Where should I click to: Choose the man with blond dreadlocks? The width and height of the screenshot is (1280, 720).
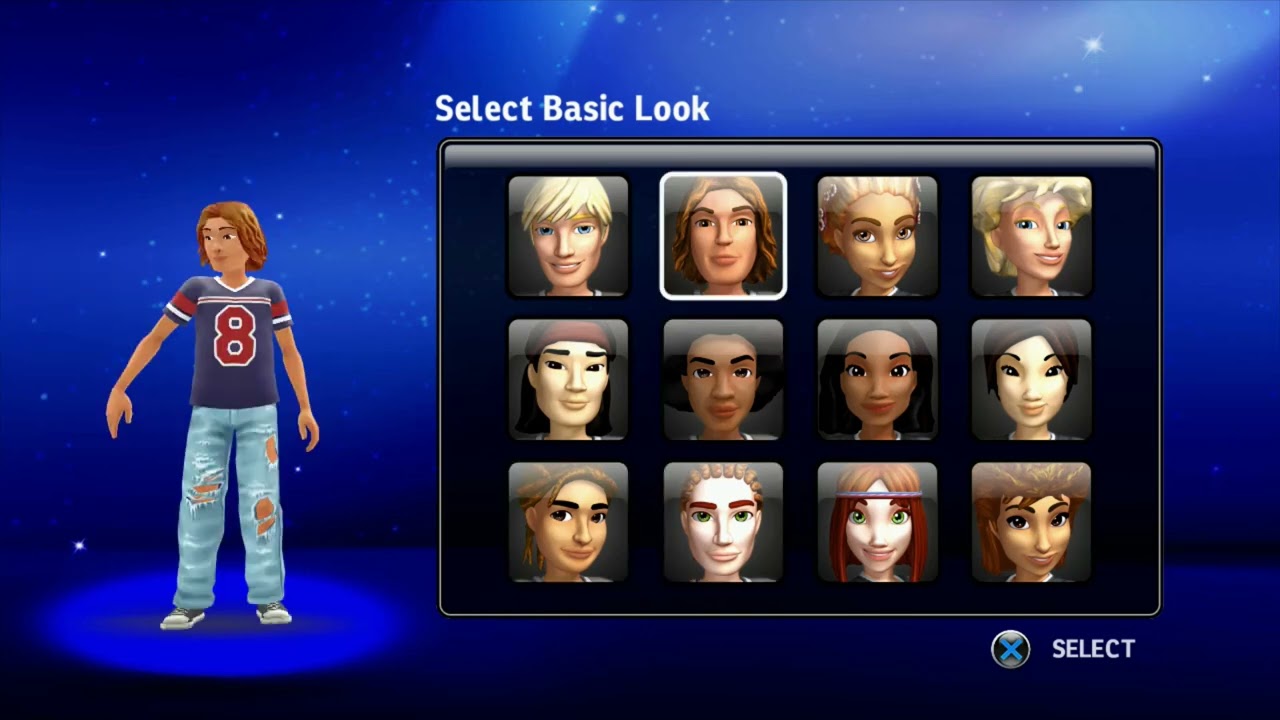pyautogui.click(x=569, y=521)
